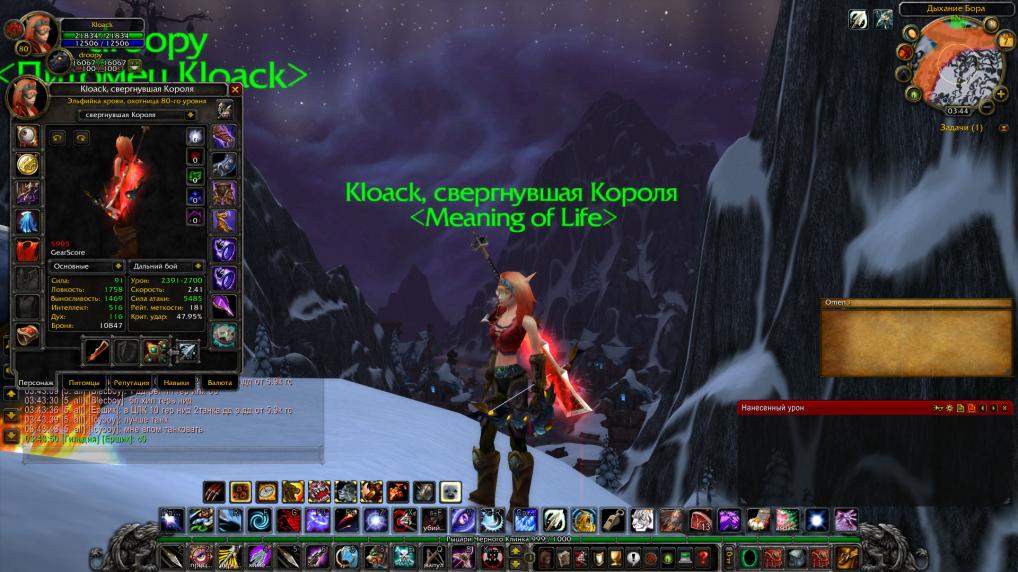
Task: Select the gold coin neck slot
Action: 25,165
